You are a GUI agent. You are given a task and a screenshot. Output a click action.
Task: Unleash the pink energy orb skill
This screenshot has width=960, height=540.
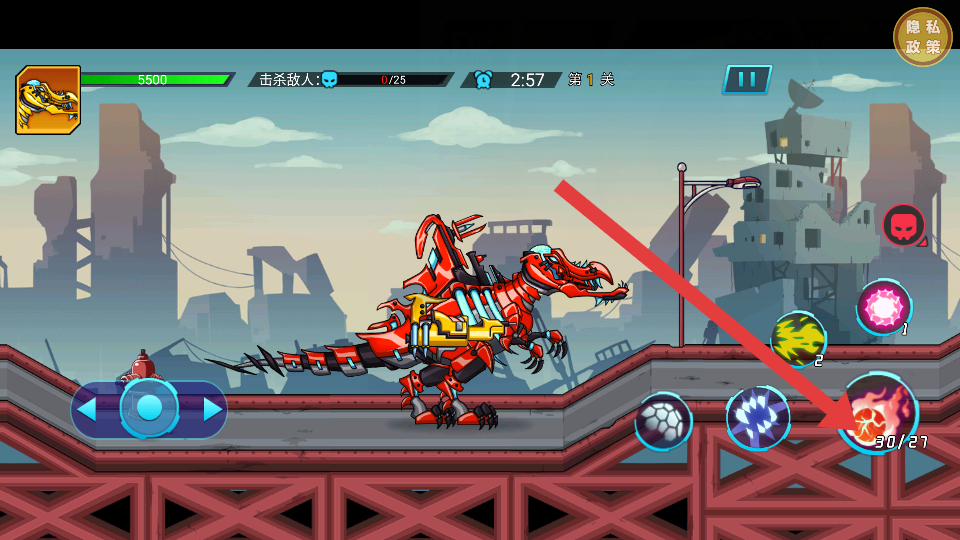pos(884,307)
